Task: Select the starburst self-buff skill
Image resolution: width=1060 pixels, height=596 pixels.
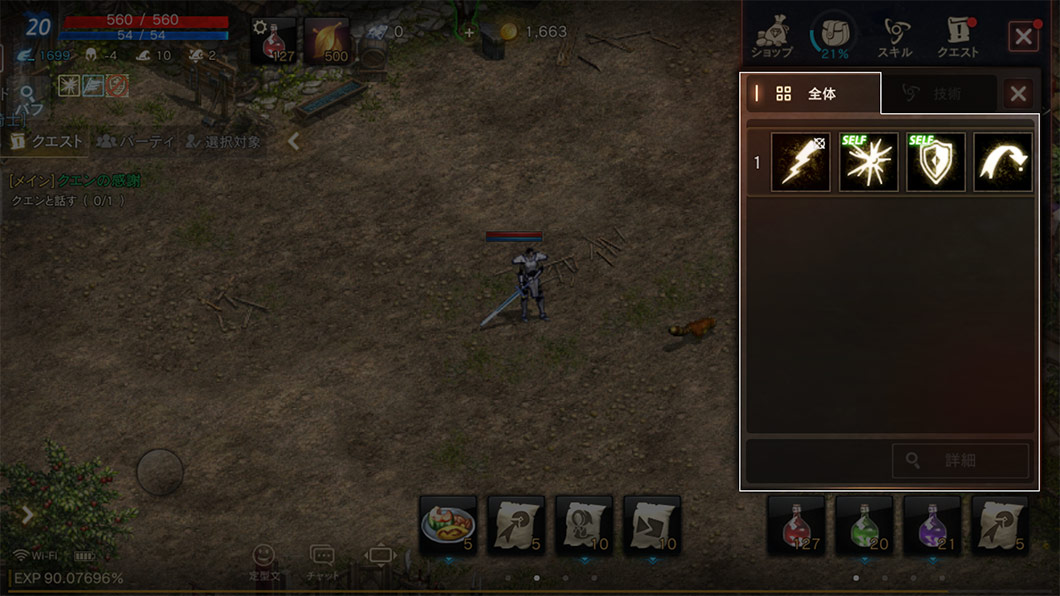Action: (x=868, y=162)
